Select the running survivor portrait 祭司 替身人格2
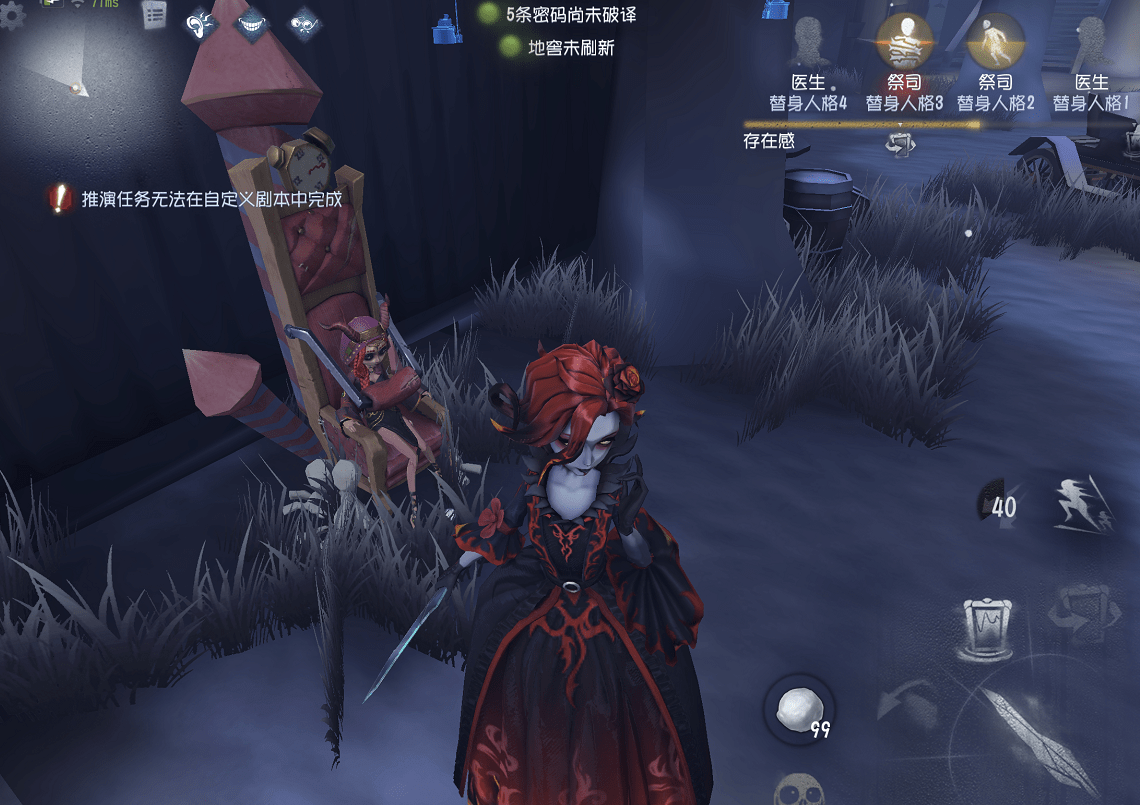This screenshot has width=1140, height=805. tap(995, 40)
